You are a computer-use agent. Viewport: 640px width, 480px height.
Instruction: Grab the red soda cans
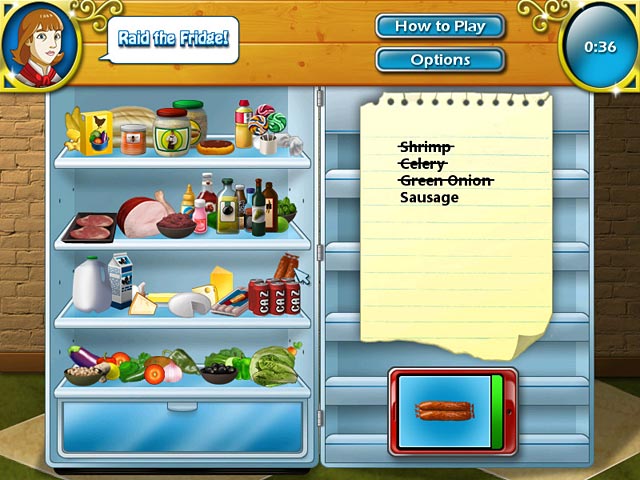277,297
